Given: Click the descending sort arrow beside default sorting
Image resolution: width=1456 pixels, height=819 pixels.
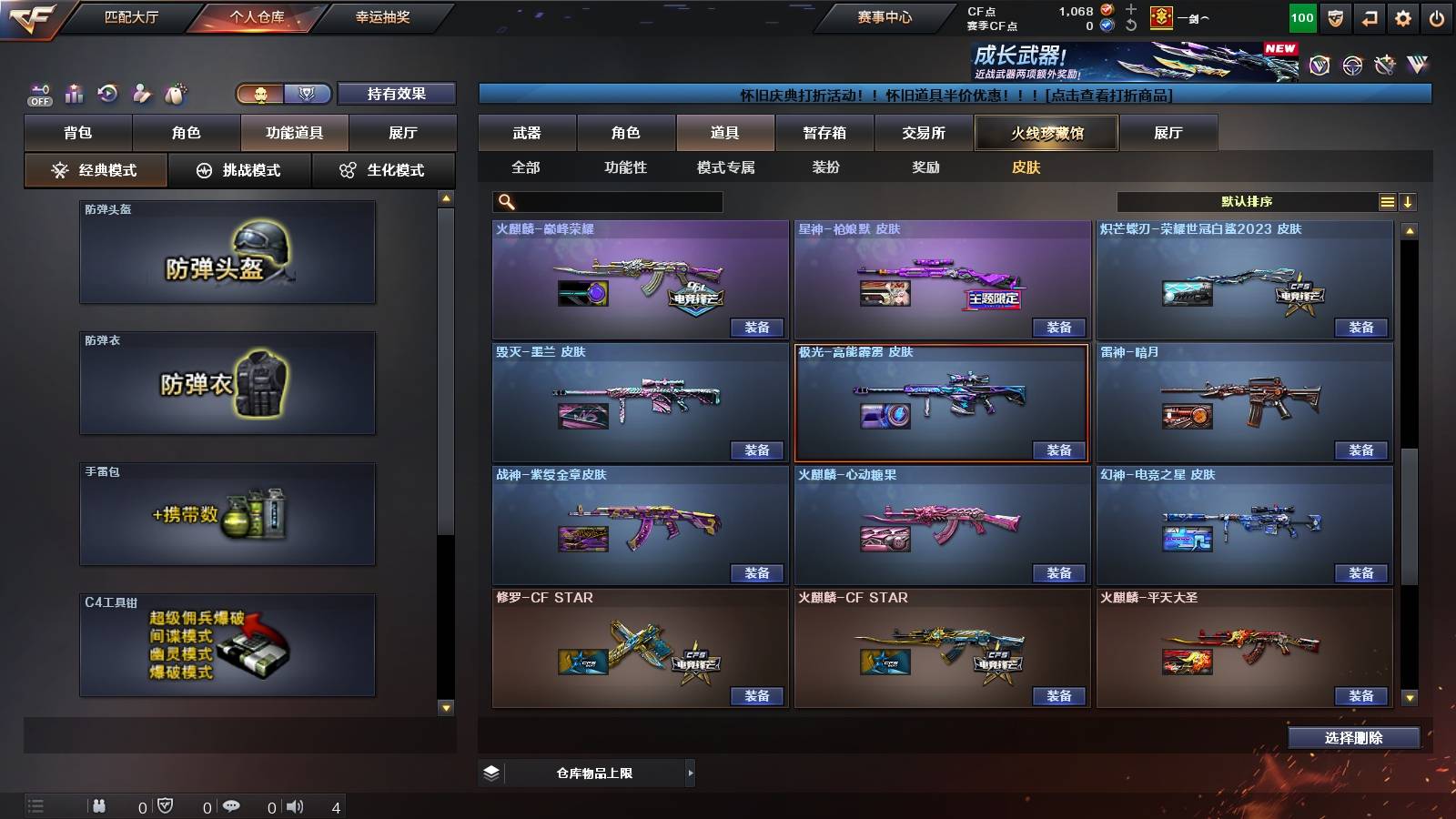Looking at the screenshot, I should click(x=1409, y=202).
